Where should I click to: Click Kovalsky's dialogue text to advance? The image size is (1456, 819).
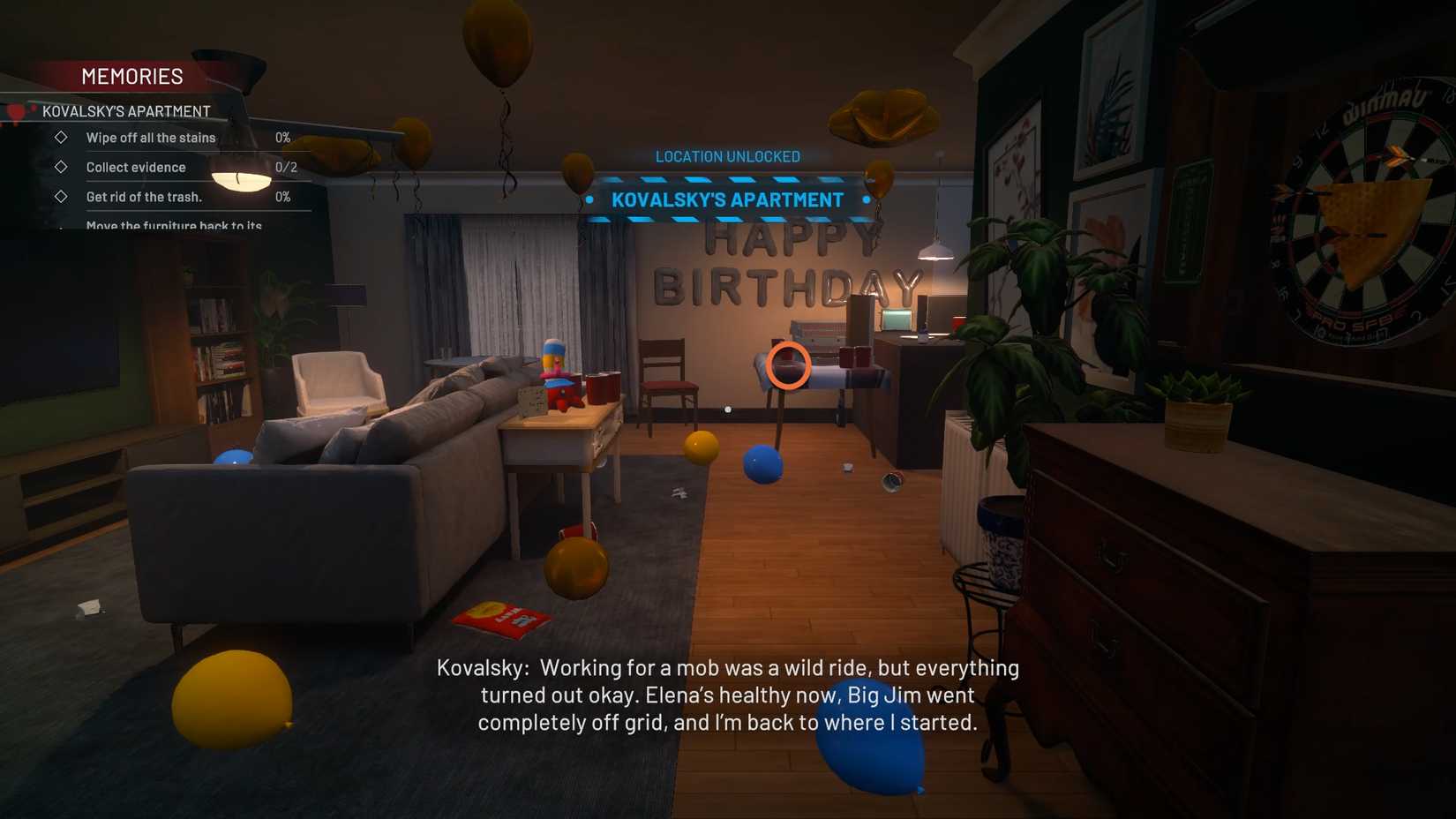pyautogui.click(x=727, y=695)
